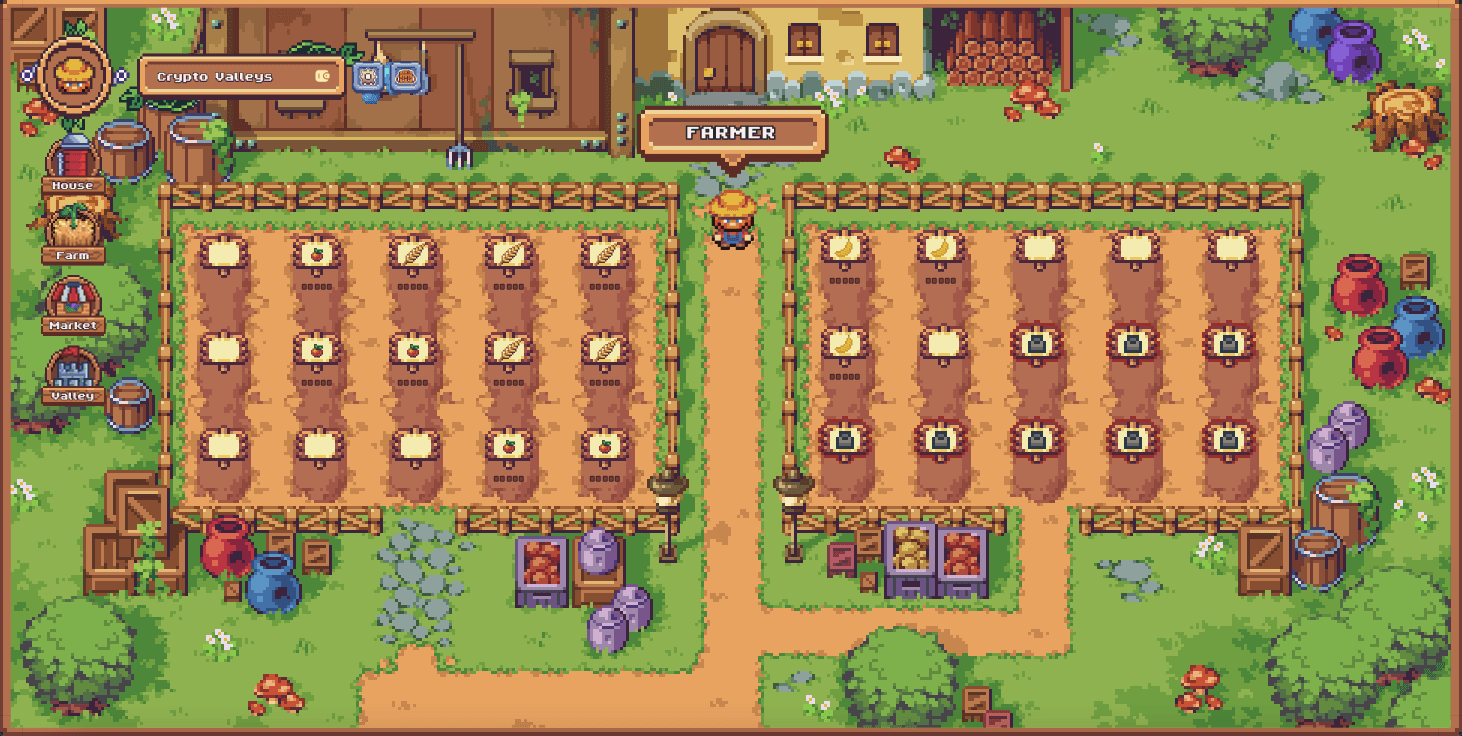
Task: Open the settings gear next to the banner
Action: point(367,78)
